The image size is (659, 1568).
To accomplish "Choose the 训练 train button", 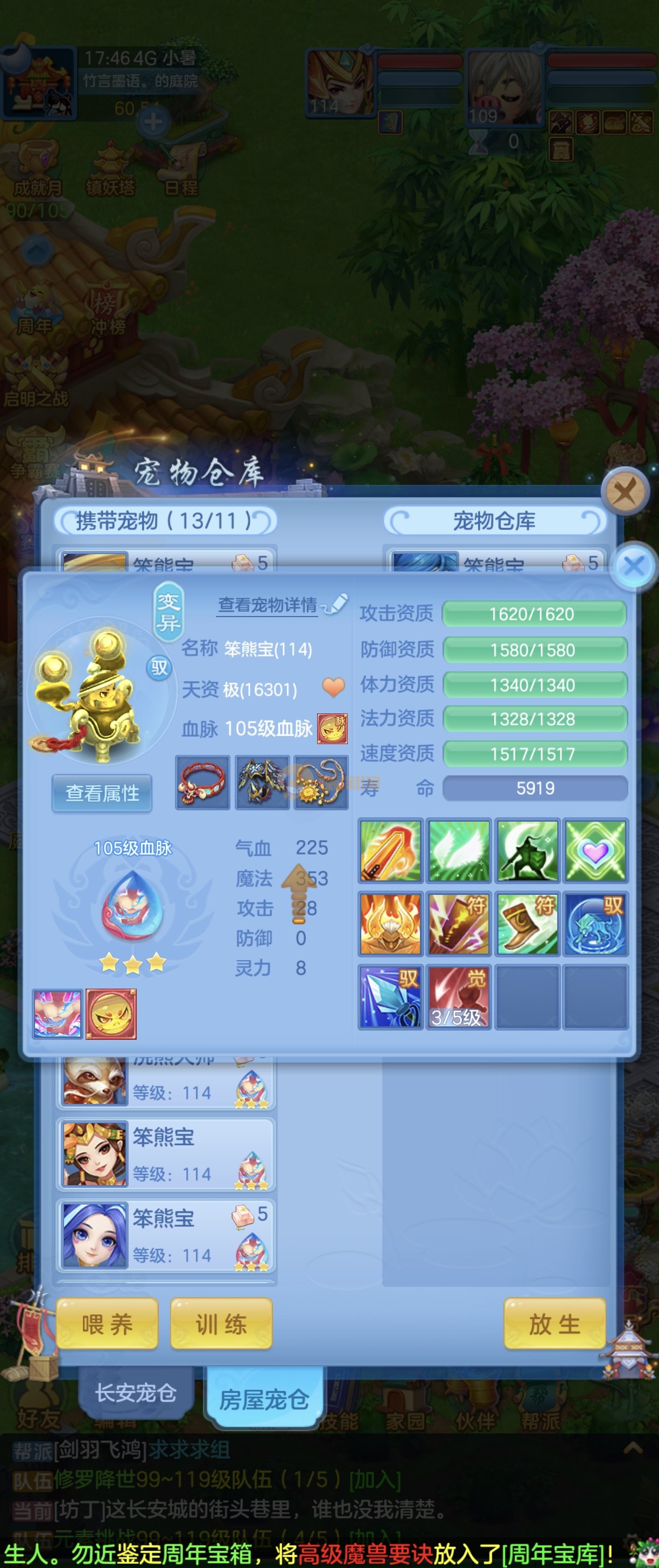I will [x=221, y=1324].
